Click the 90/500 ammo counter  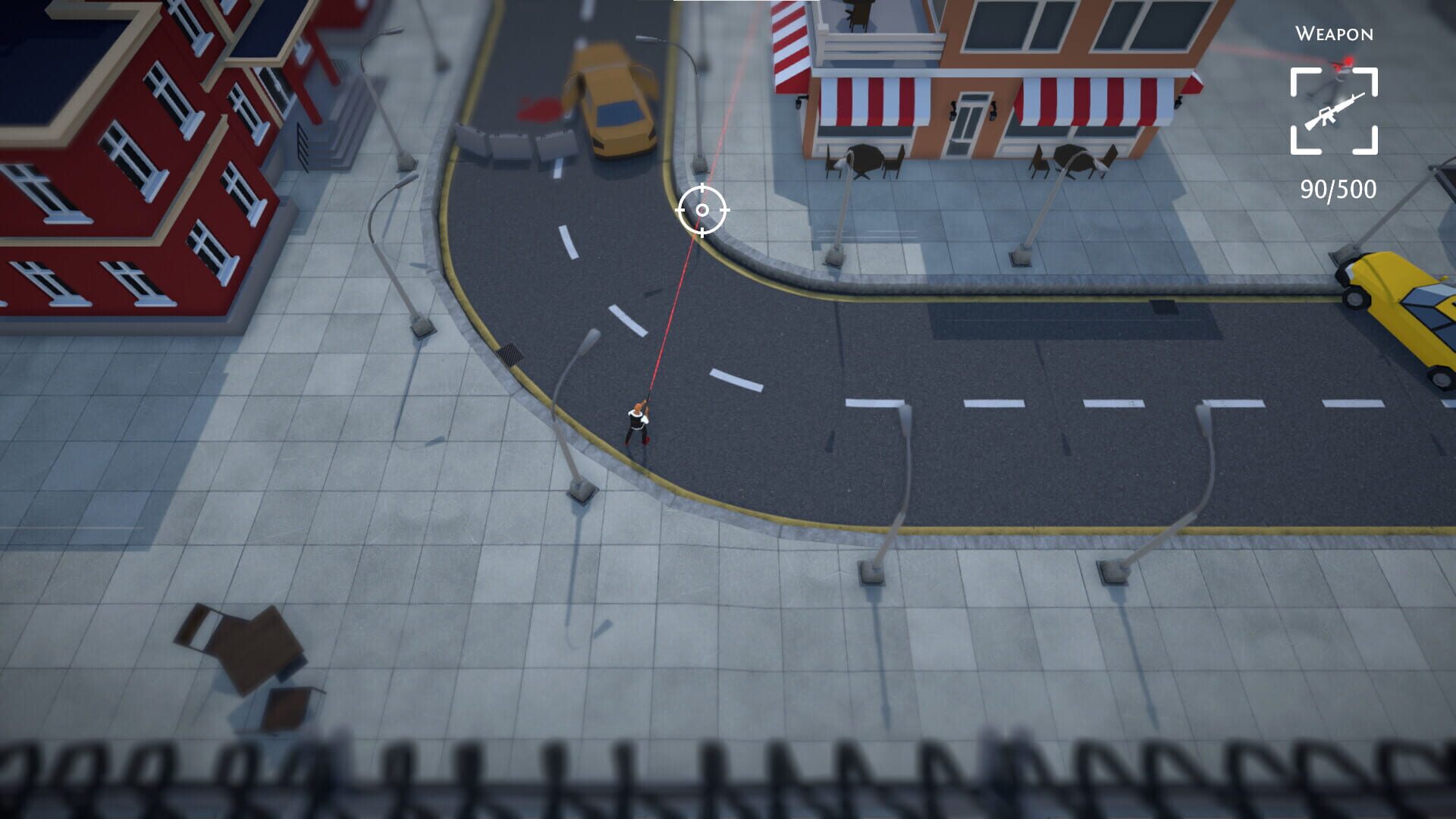[x=1338, y=190]
